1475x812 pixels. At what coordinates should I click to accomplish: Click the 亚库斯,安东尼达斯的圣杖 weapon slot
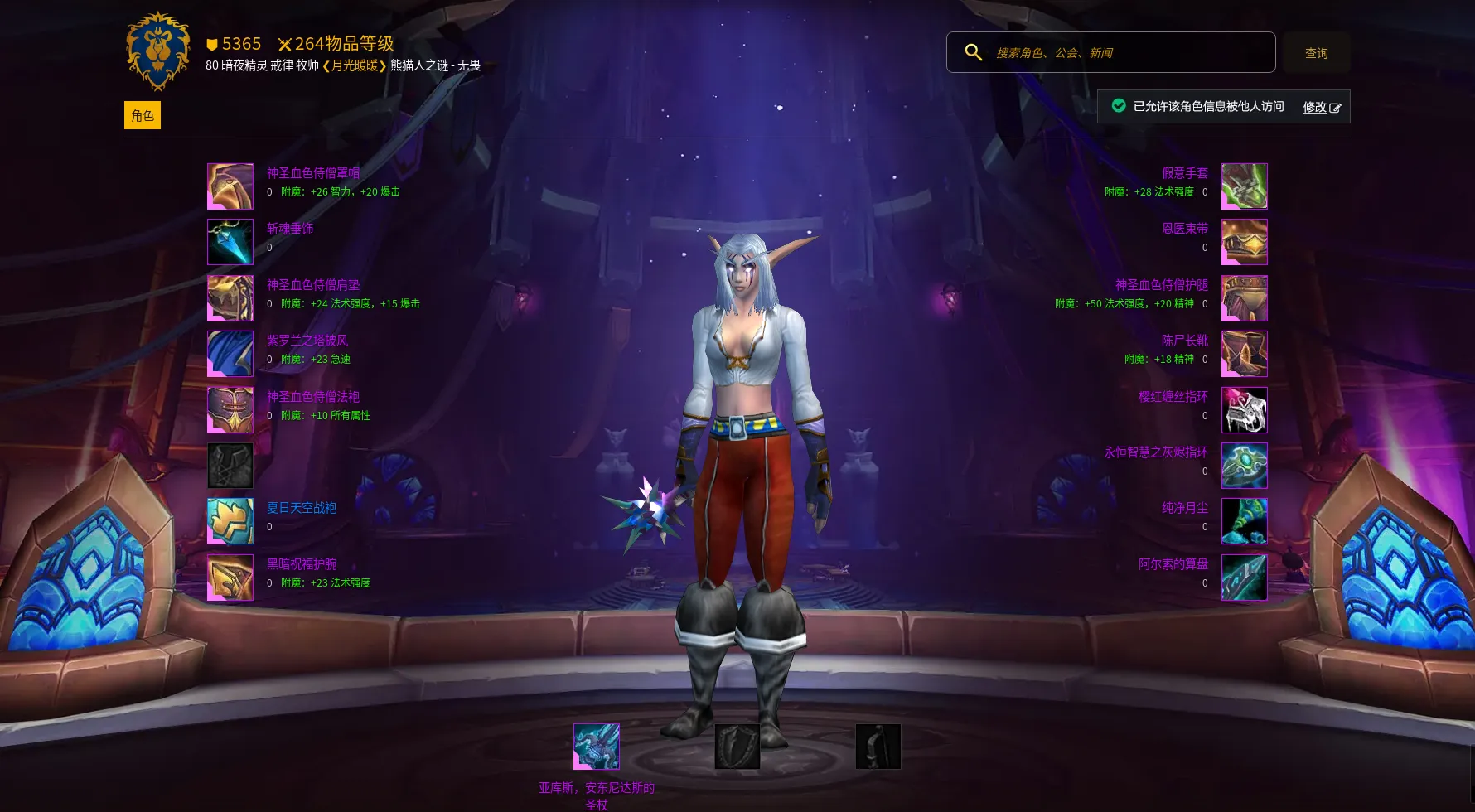click(x=597, y=747)
